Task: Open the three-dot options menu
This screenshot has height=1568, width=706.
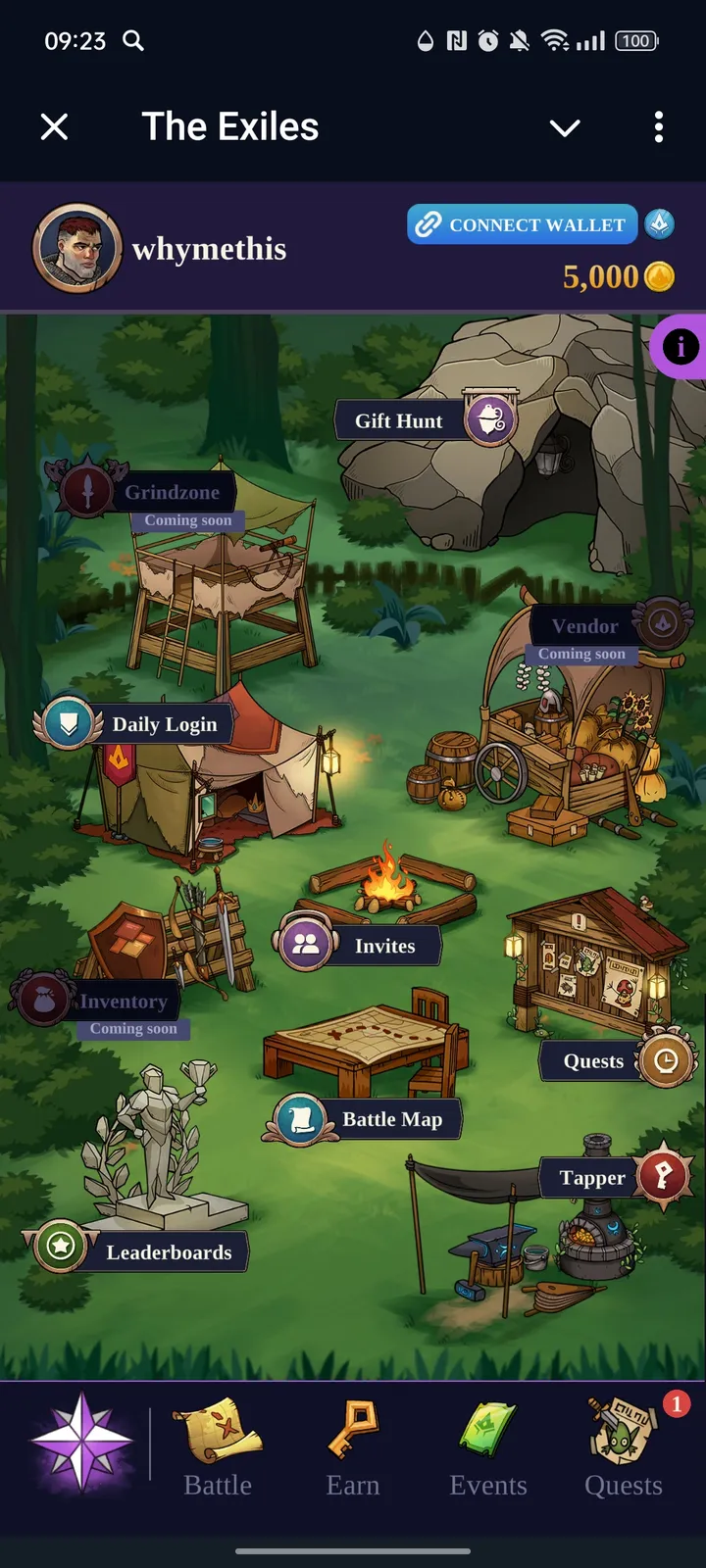Action: 659,126
